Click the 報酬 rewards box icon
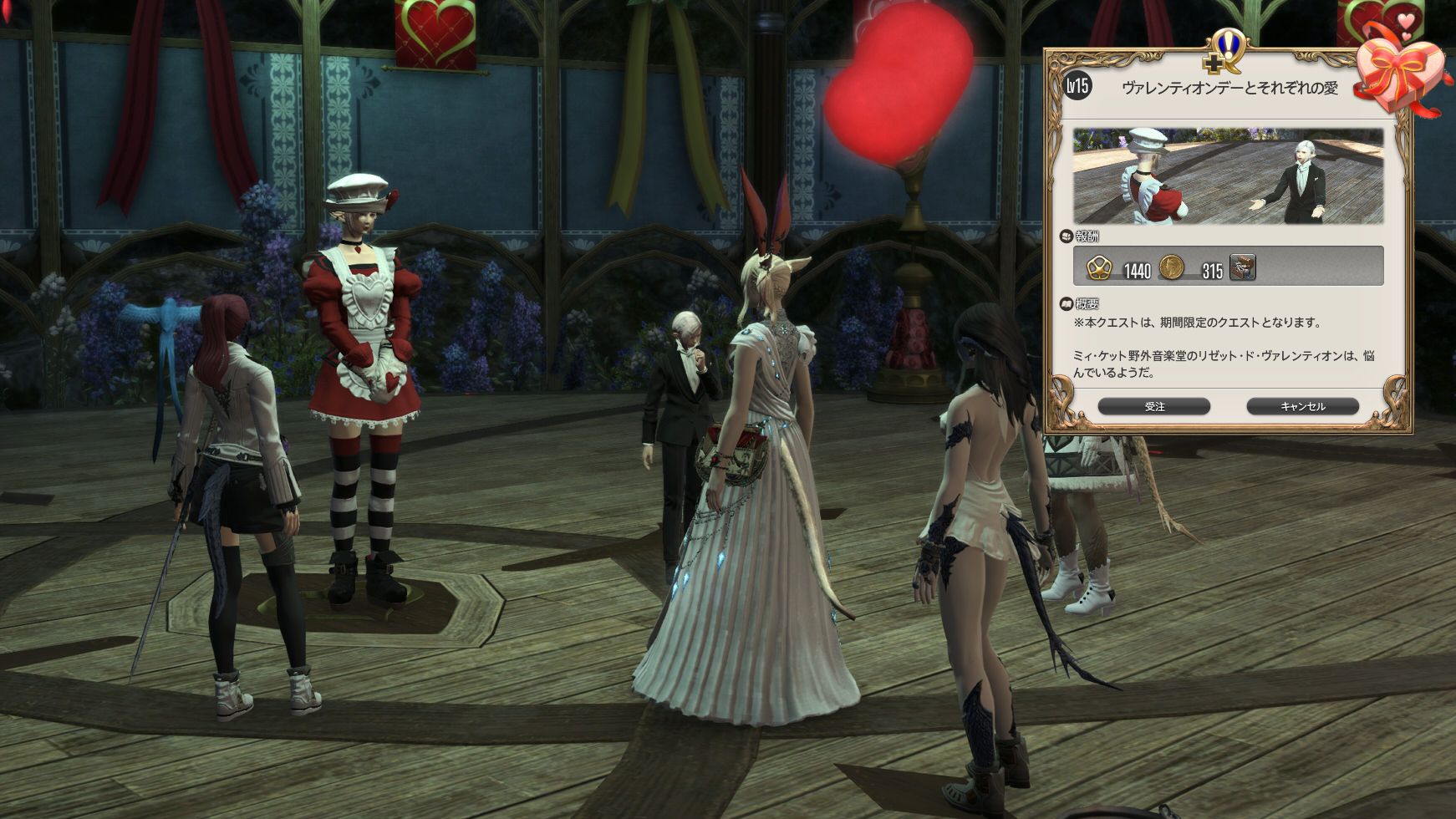 click(1067, 237)
